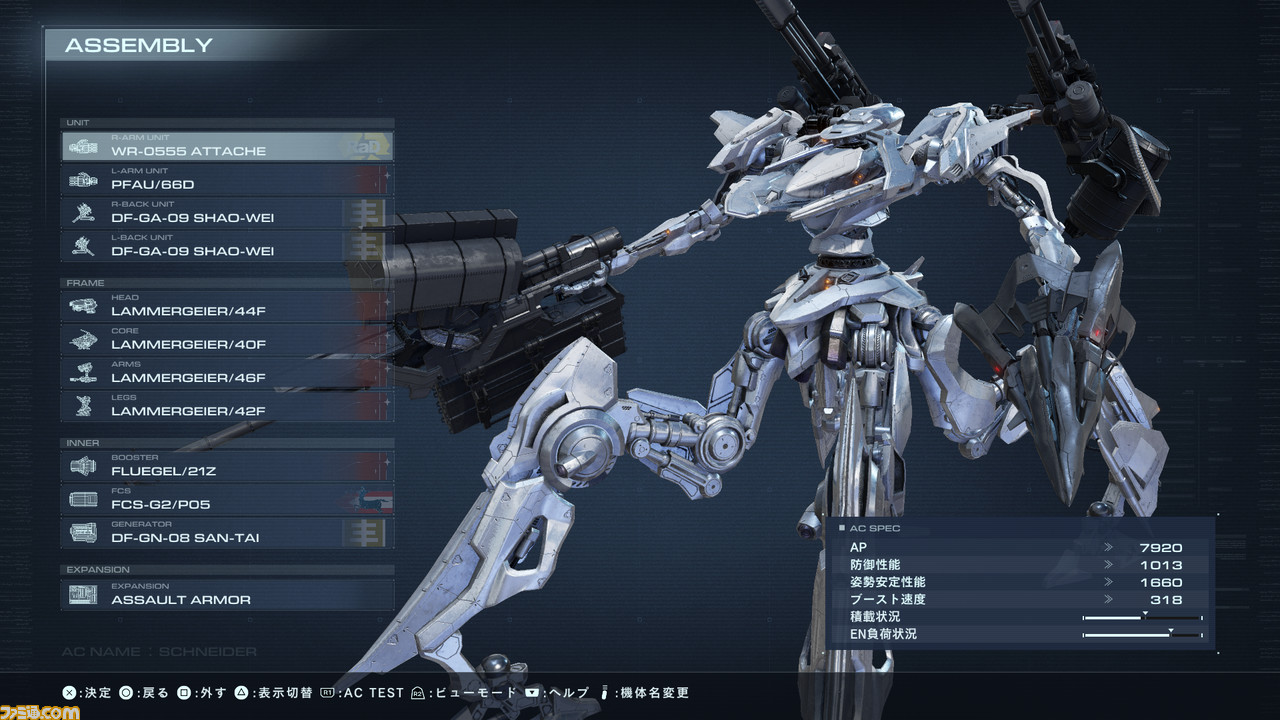Select the R-ARM UNIT WR-0555 ATTACHE slot
1280x720 pixels.
[228, 147]
